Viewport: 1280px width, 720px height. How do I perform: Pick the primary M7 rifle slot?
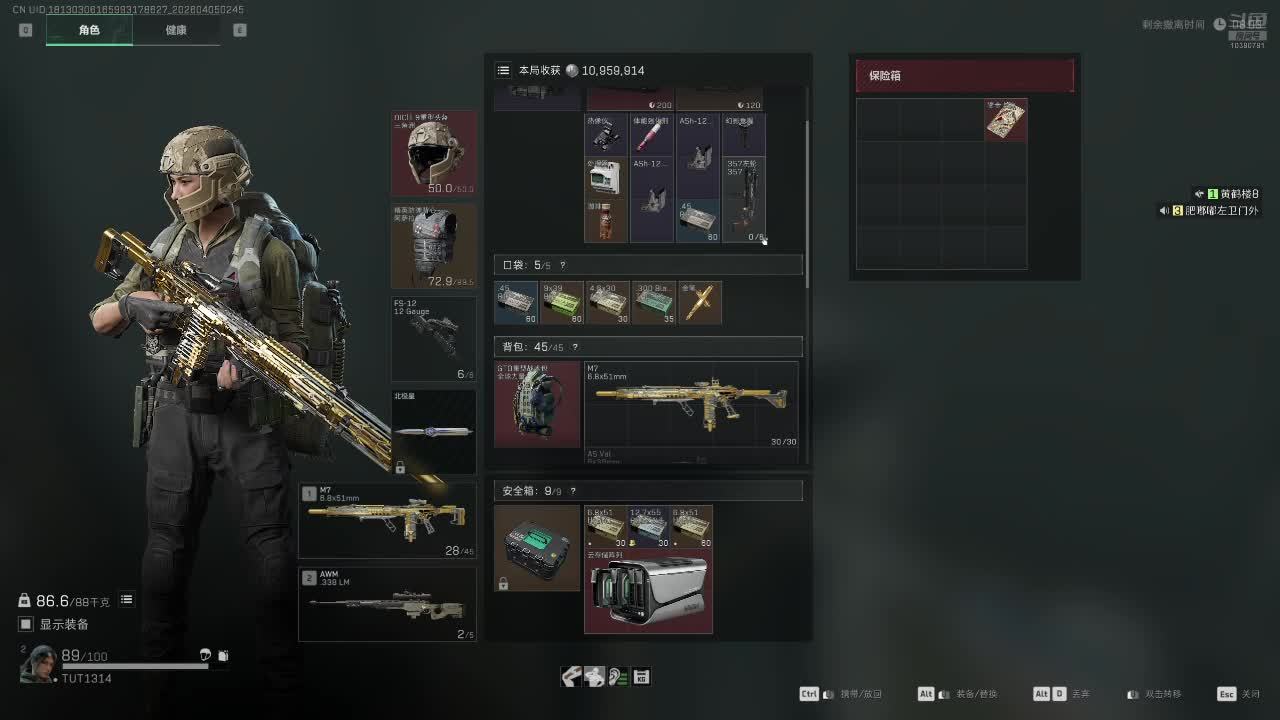(387, 521)
